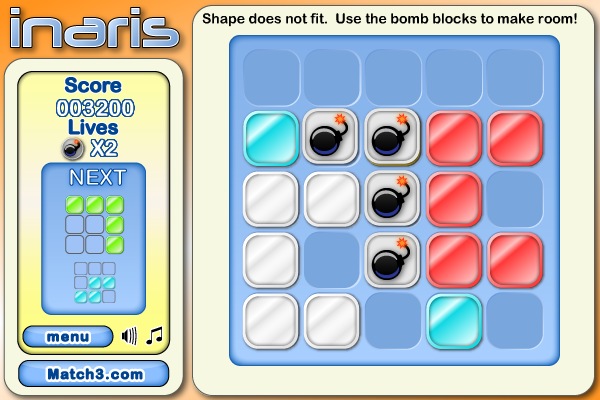Toggle the sound speaker icon
Screen dimensions: 600x400
[129, 336]
